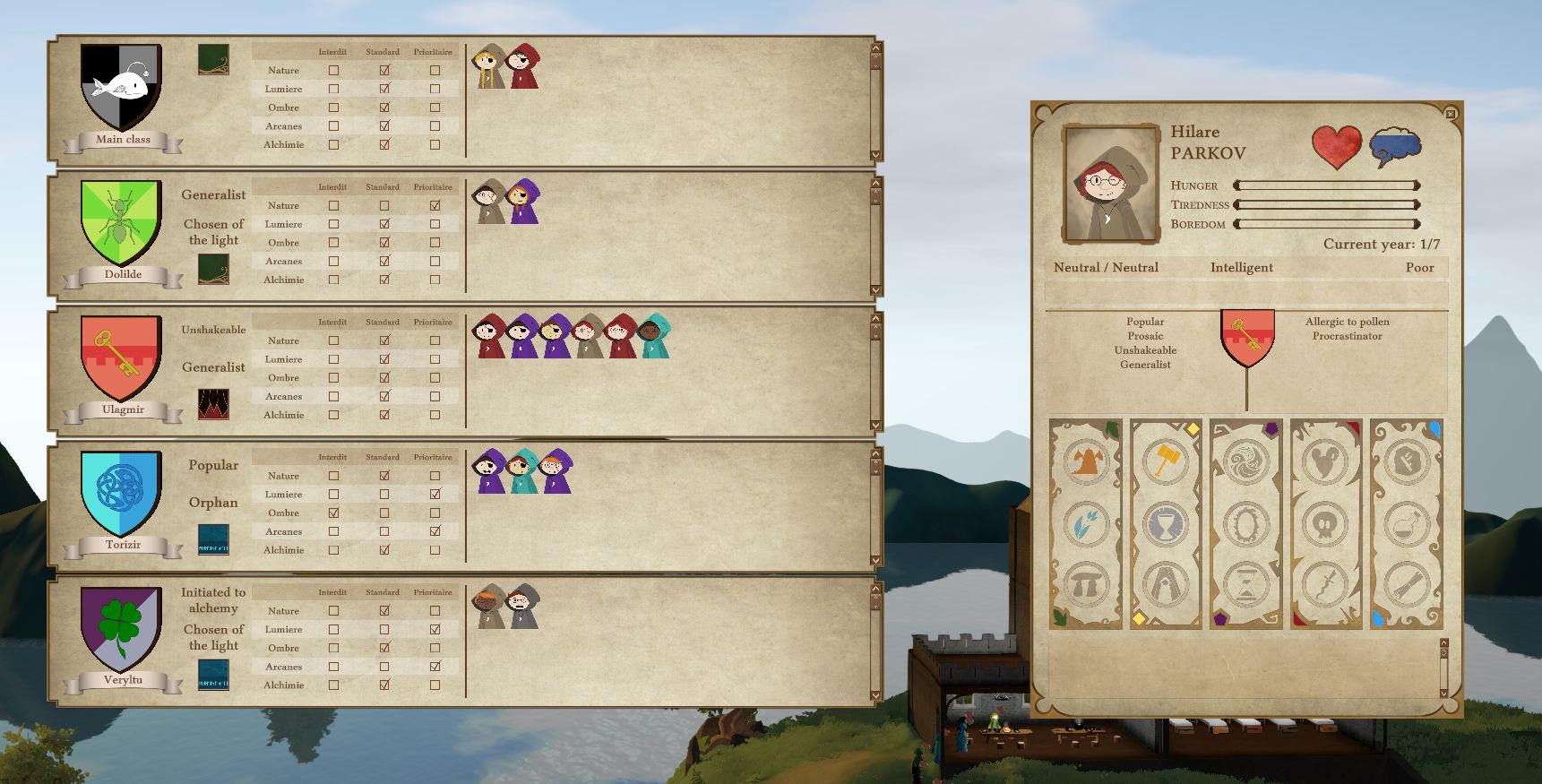Enable Prioritaire for Nature in Dolilde class

(435, 205)
